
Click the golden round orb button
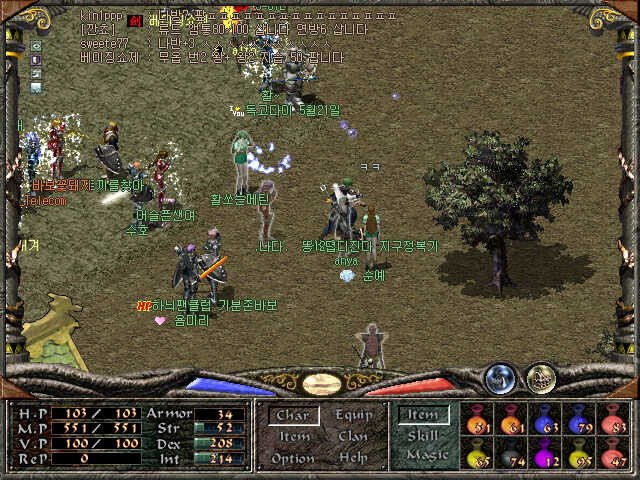coord(541,377)
